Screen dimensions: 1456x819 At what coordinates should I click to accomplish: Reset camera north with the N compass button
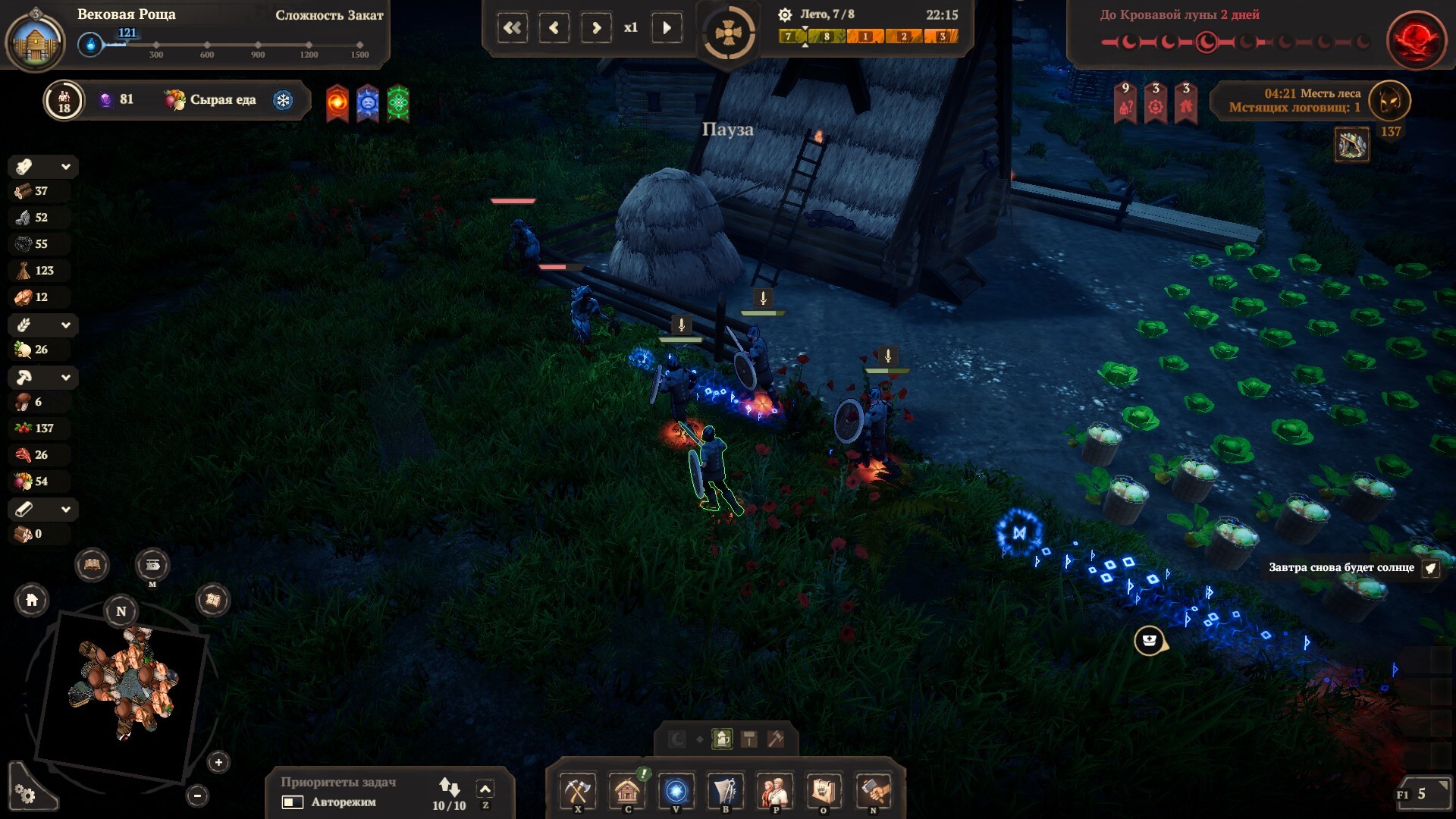(x=121, y=611)
